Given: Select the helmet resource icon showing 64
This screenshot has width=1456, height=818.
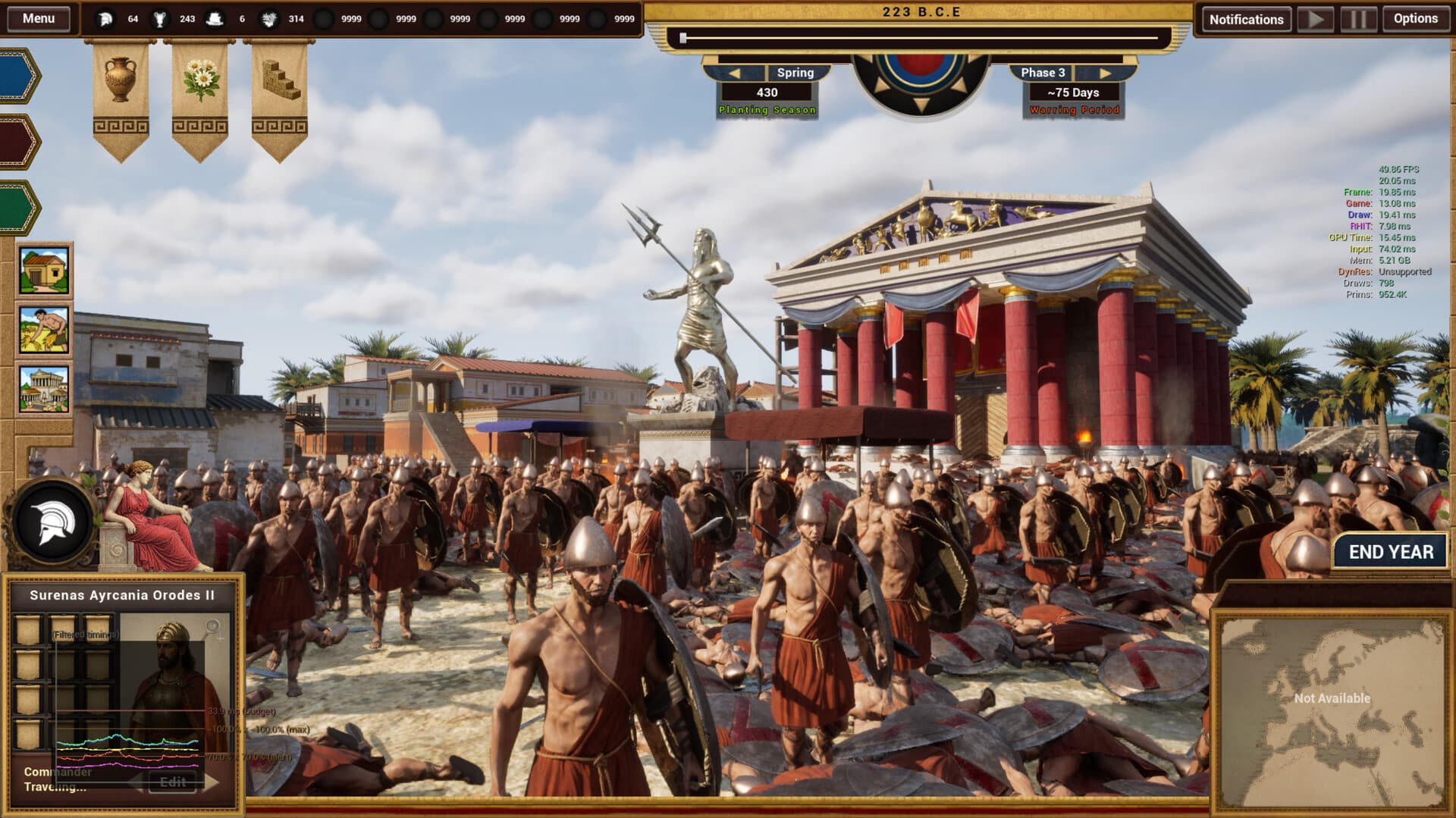Looking at the screenshot, I should click(x=107, y=18).
